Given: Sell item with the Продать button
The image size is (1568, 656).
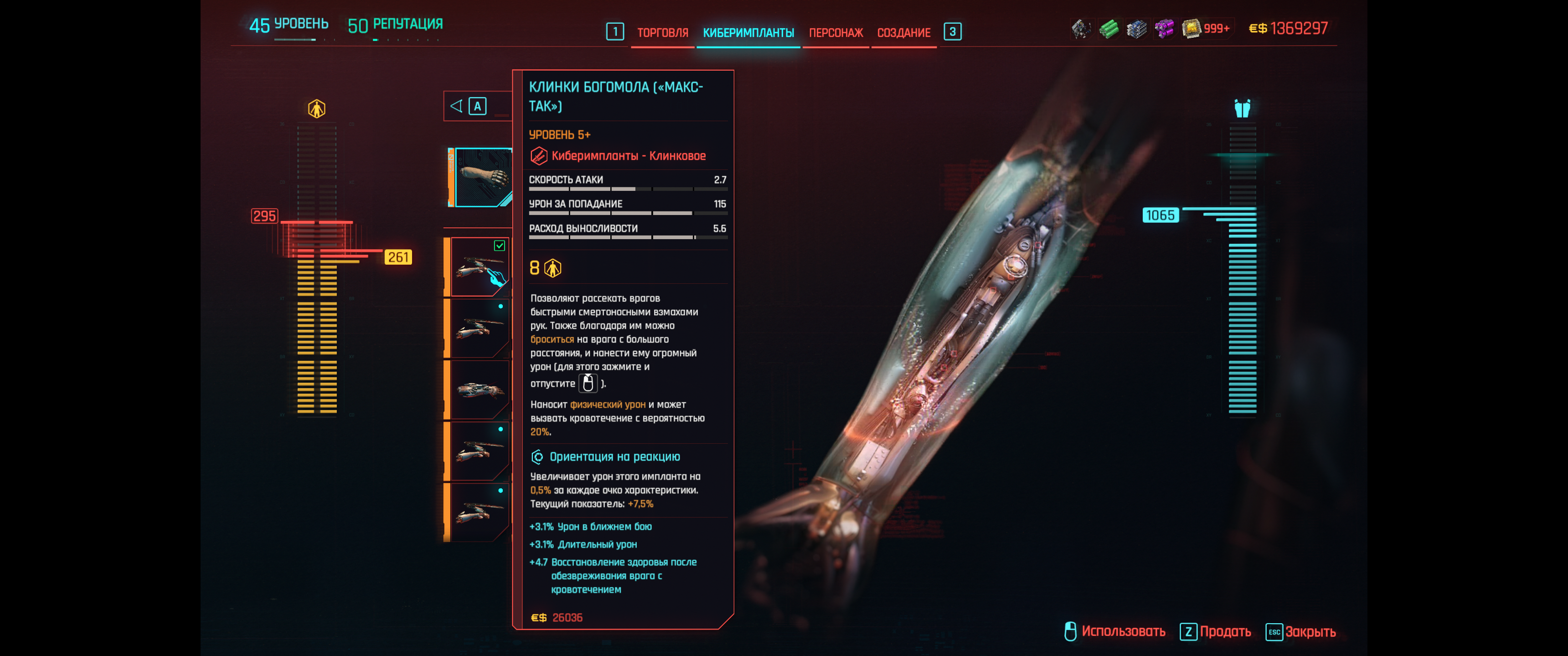Looking at the screenshot, I should click(x=1215, y=632).
